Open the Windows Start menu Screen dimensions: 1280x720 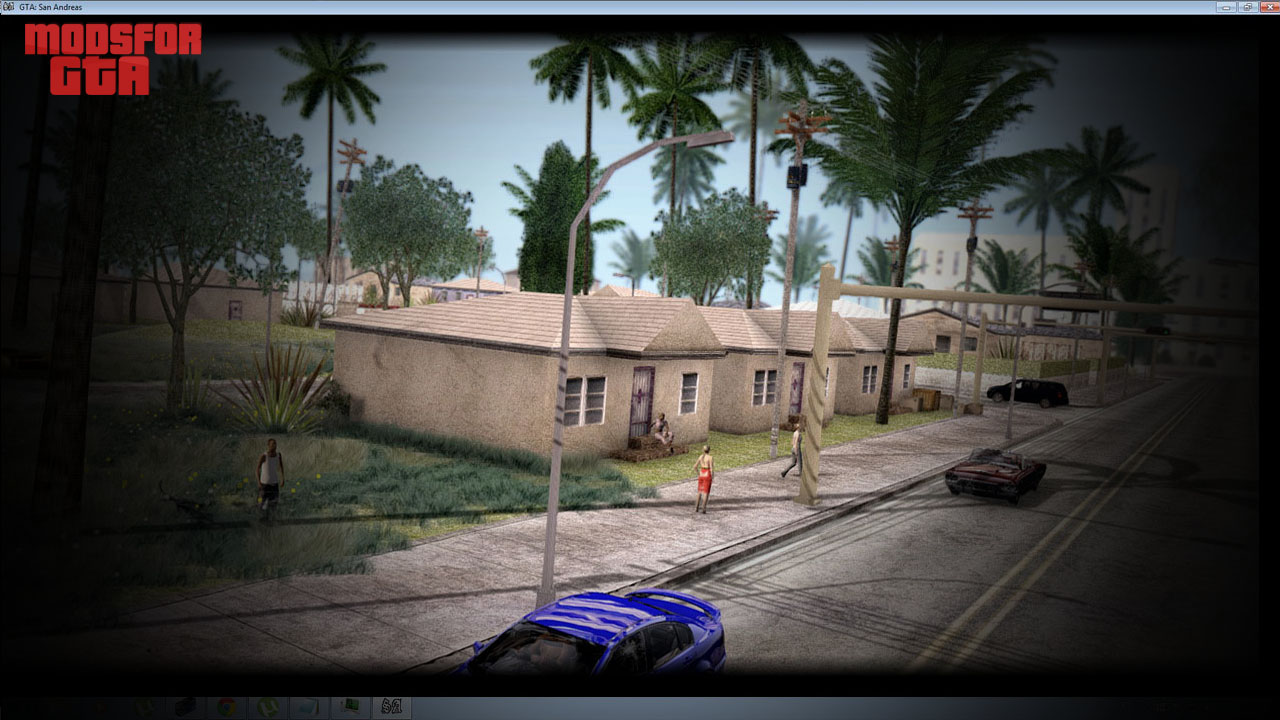tap(15, 706)
